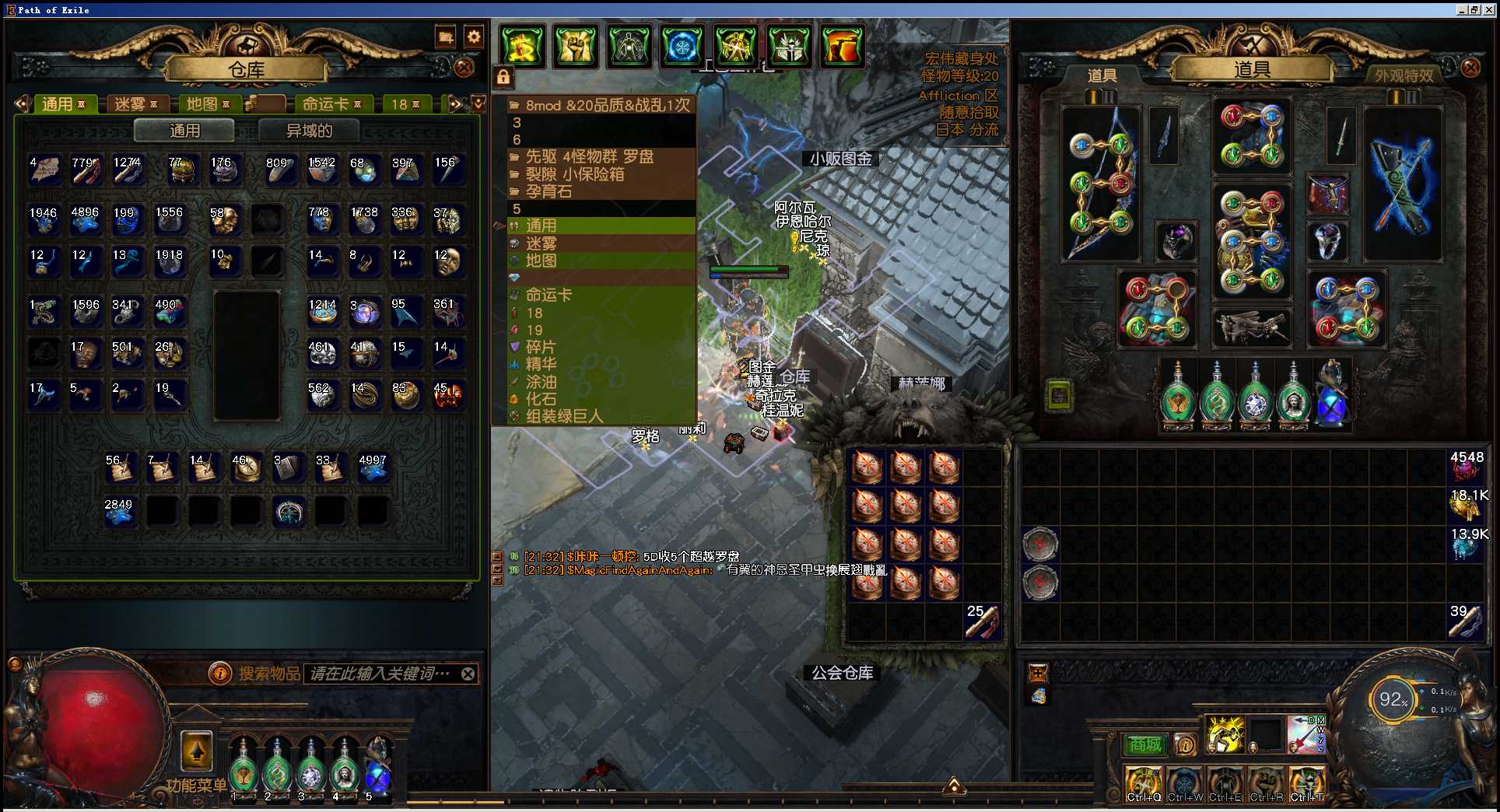This screenshot has height=812, width=1500.
Task: Open the stash settings gear icon
Action: pos(473,37)
